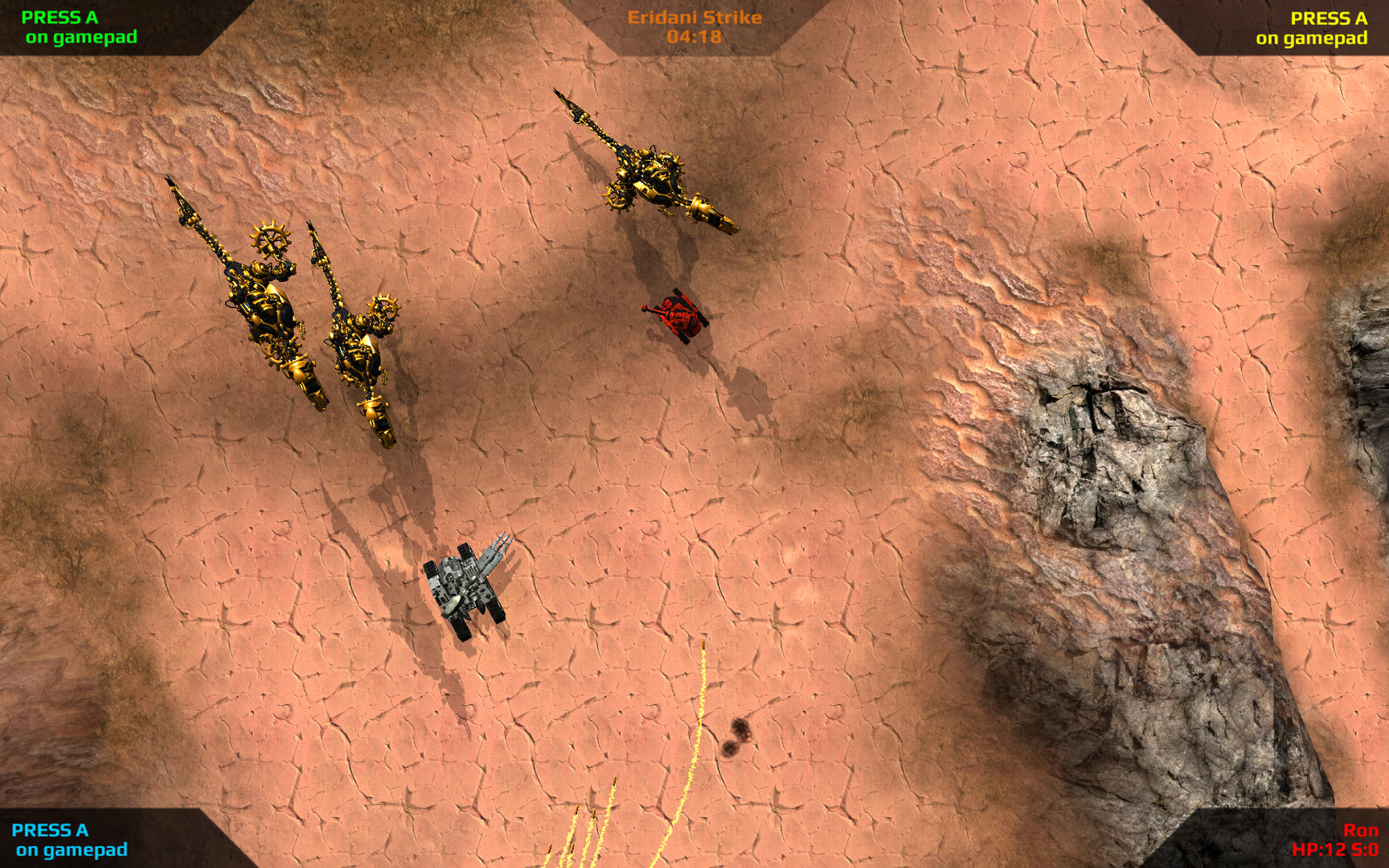
Task: Click the Ron player name label
Action: click(1362, 832)
